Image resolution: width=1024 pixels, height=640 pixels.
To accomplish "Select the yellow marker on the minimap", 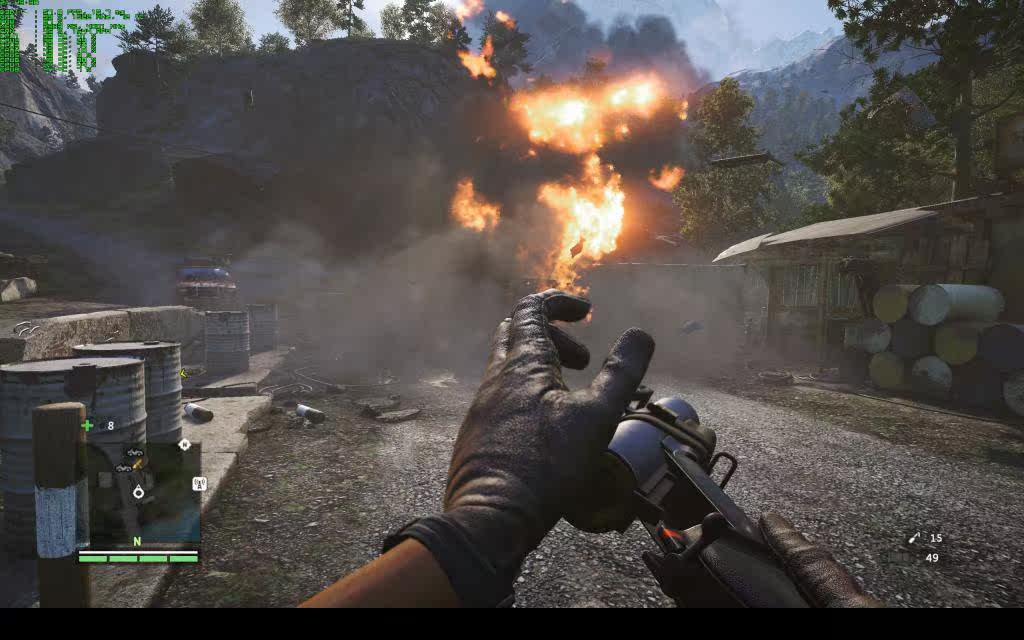I will point(138,466).
